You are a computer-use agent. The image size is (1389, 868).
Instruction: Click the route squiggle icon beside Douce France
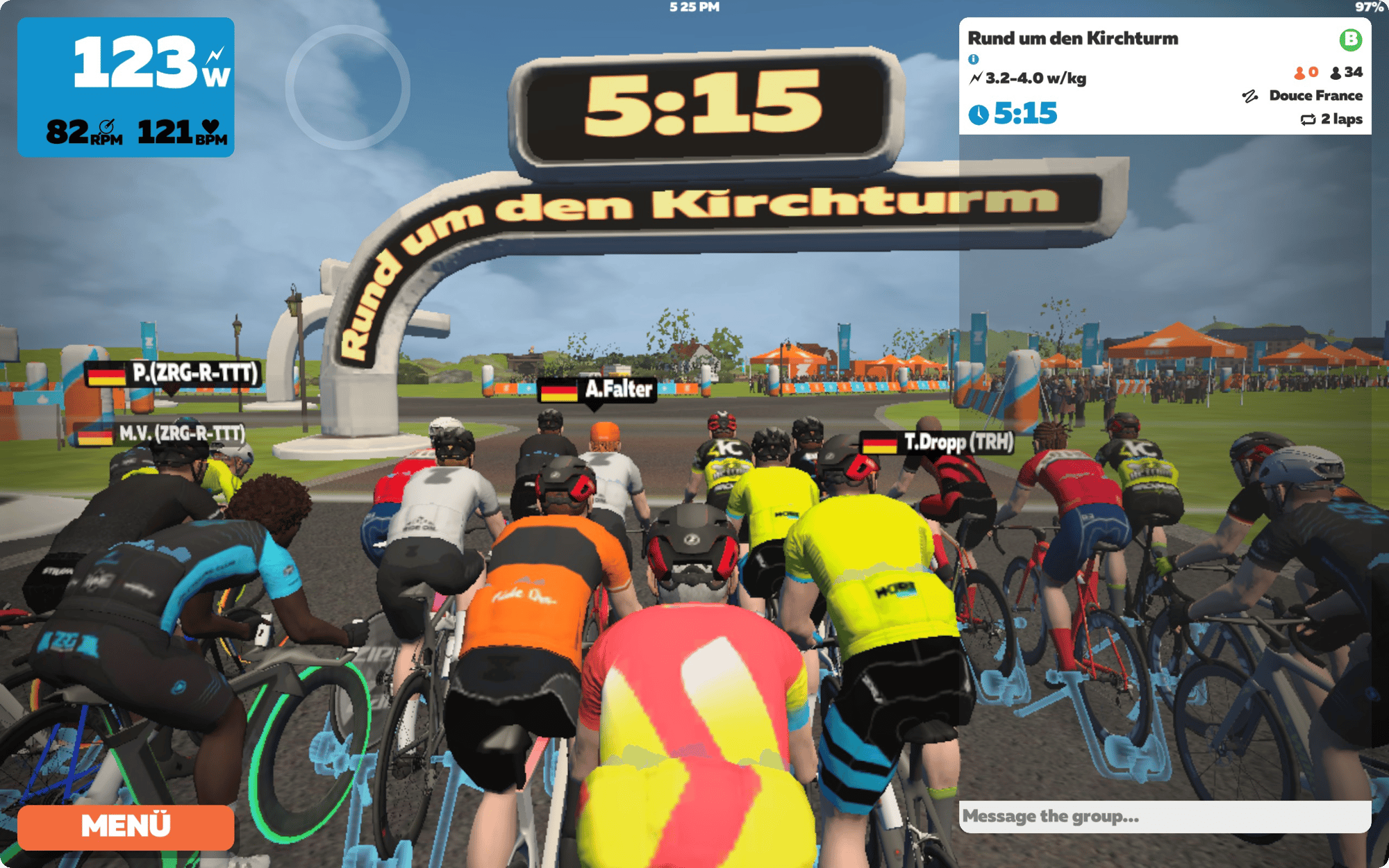1250,97
